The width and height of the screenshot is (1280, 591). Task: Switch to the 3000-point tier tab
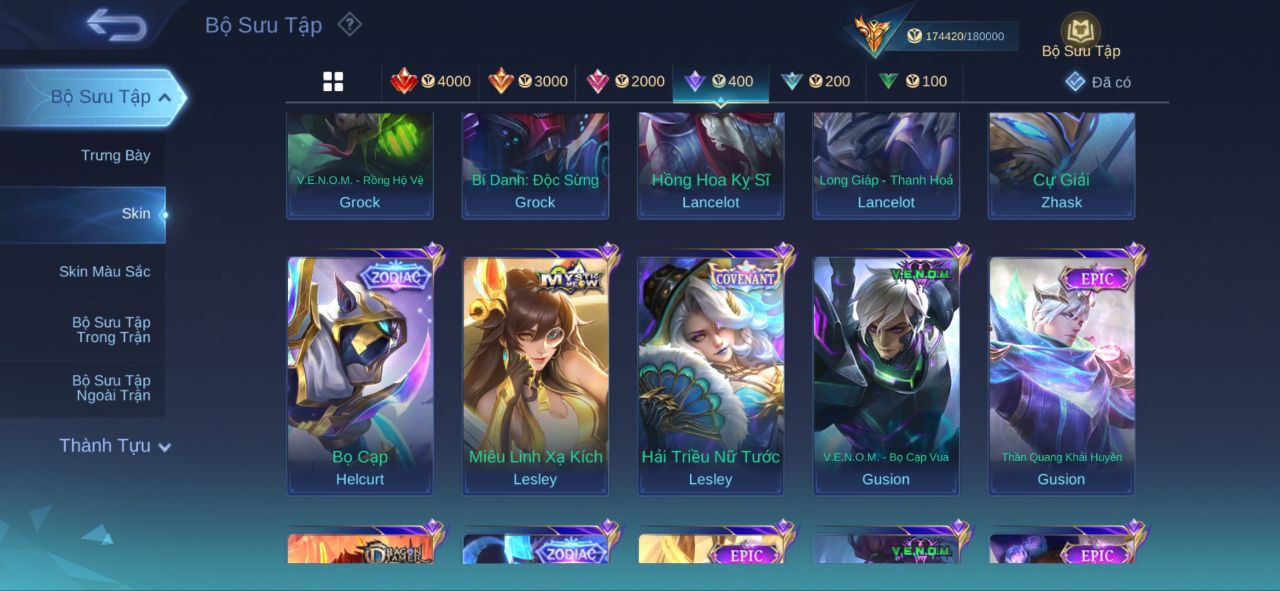click(528, 82)
